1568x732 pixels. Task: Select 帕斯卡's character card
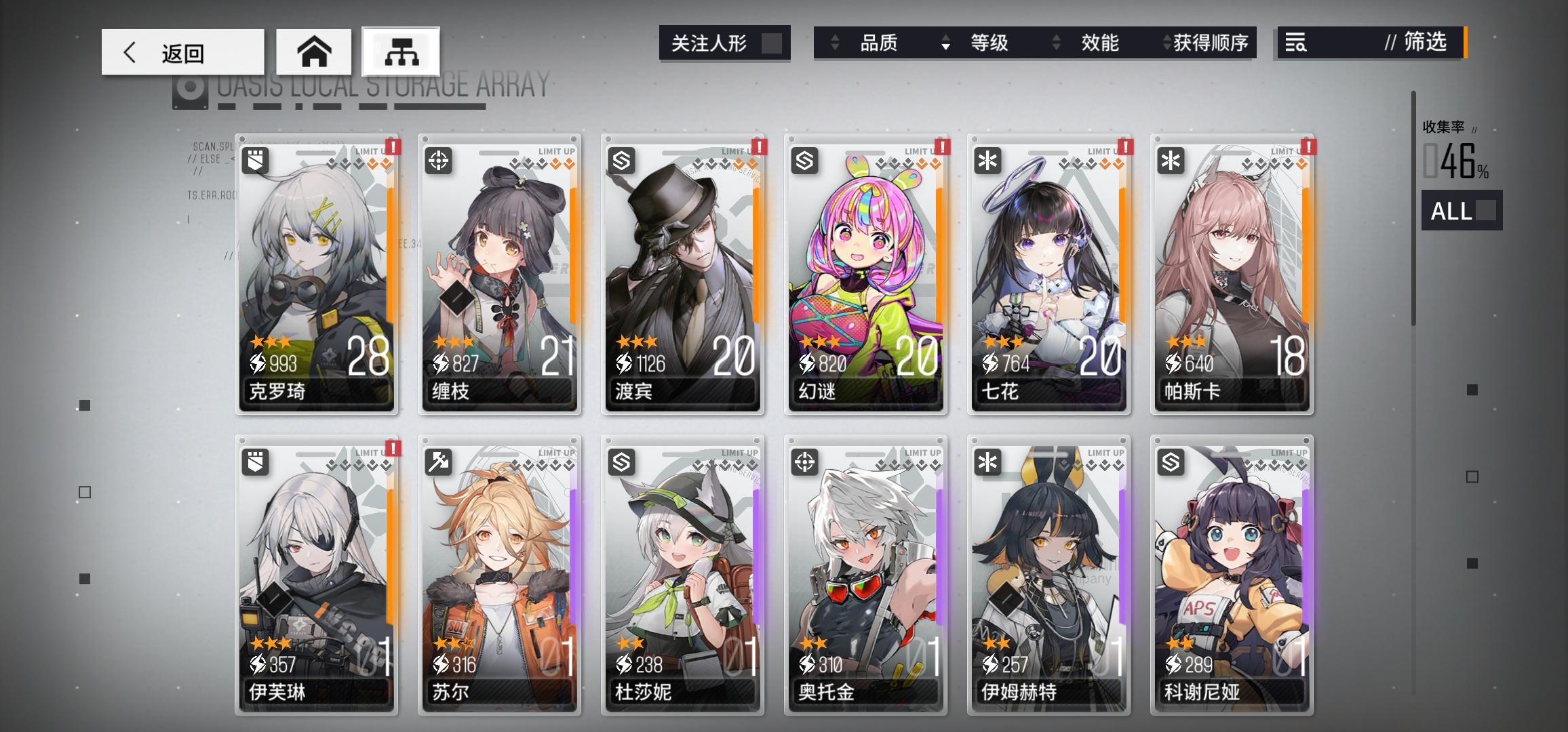pyautogui.click(x=1232, y=271)
